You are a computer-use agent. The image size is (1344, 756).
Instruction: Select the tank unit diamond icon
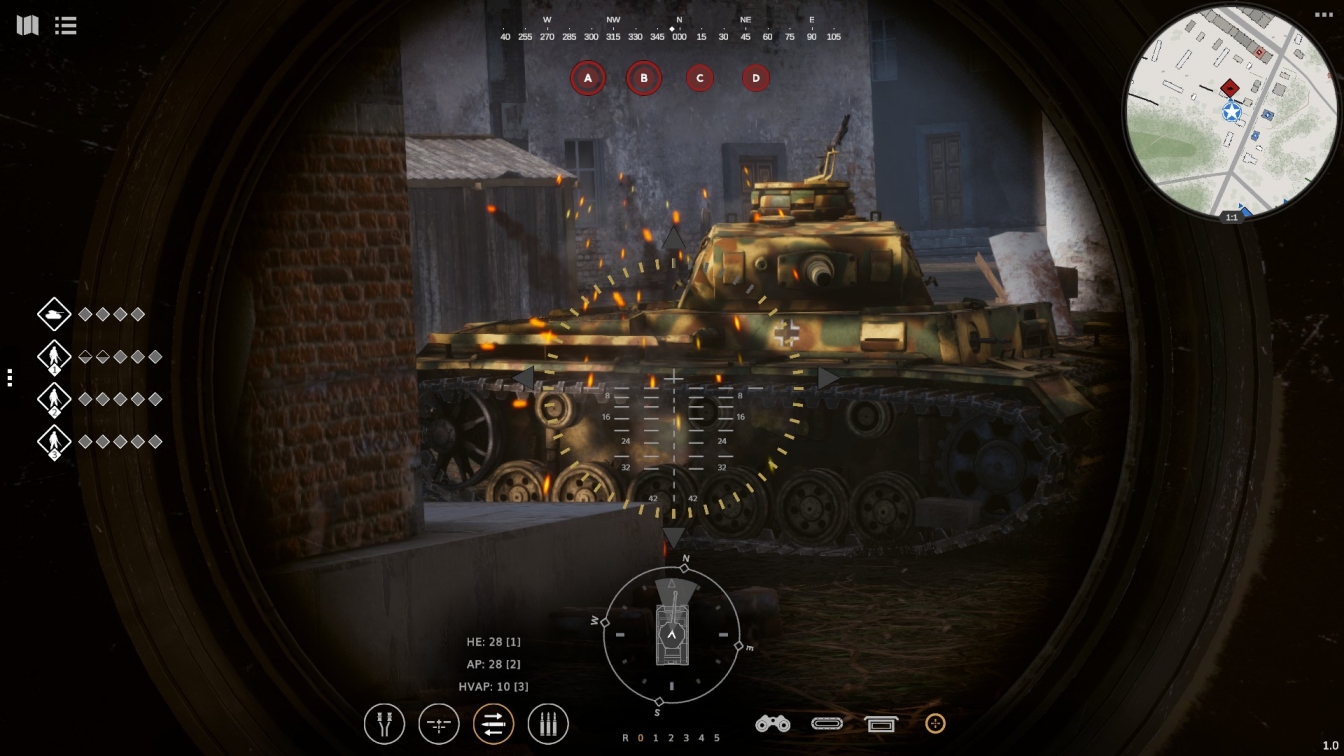[x=54, y=314]
